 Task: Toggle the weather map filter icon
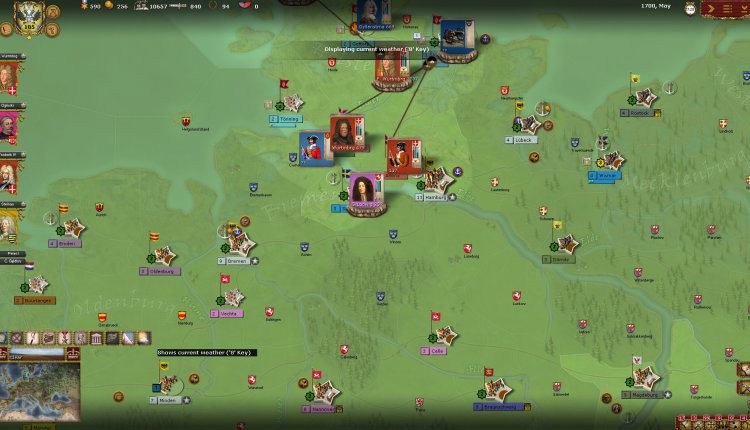[x=143, y=338]
